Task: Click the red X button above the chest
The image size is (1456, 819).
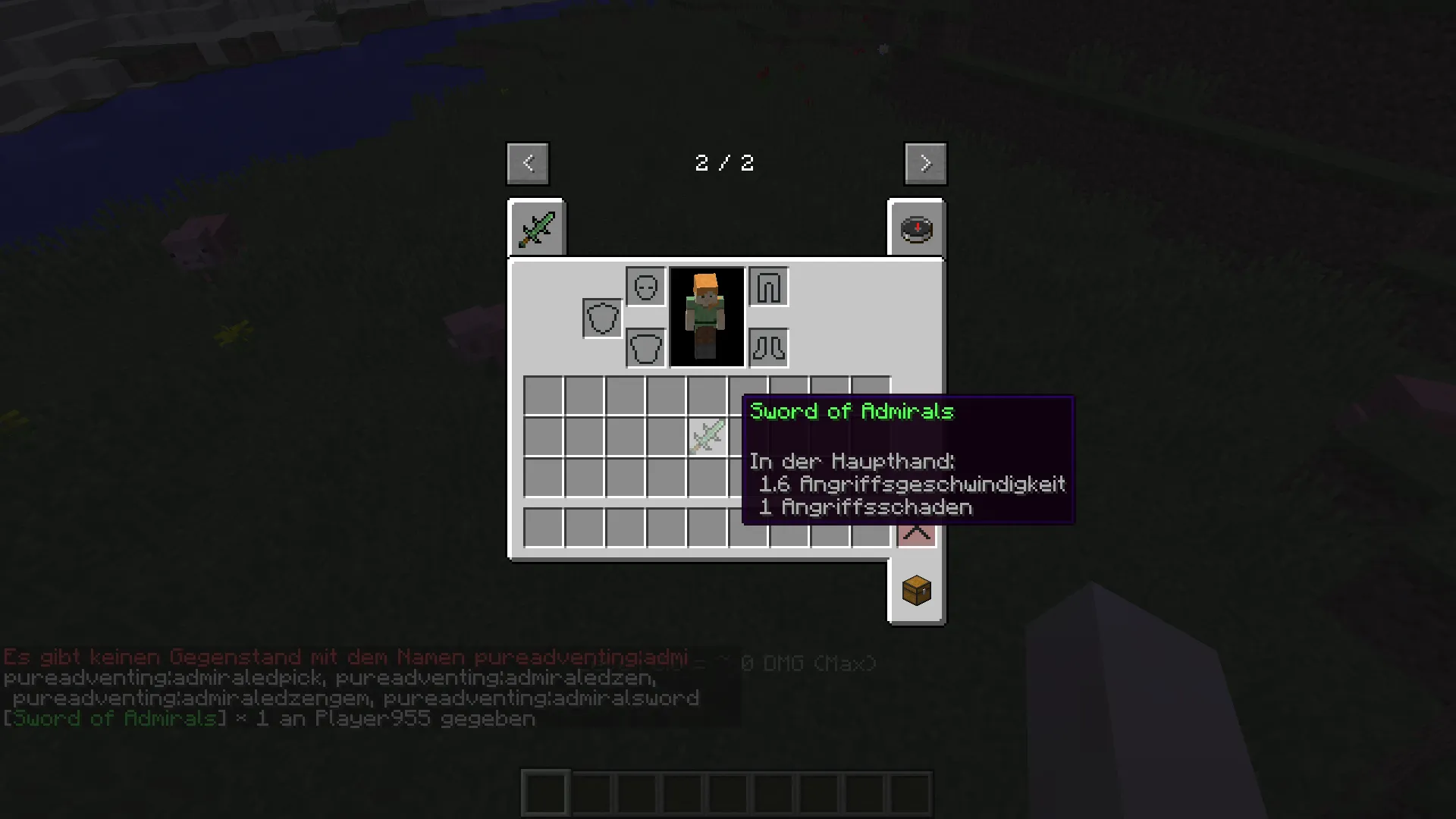Action: coord(916,533)
